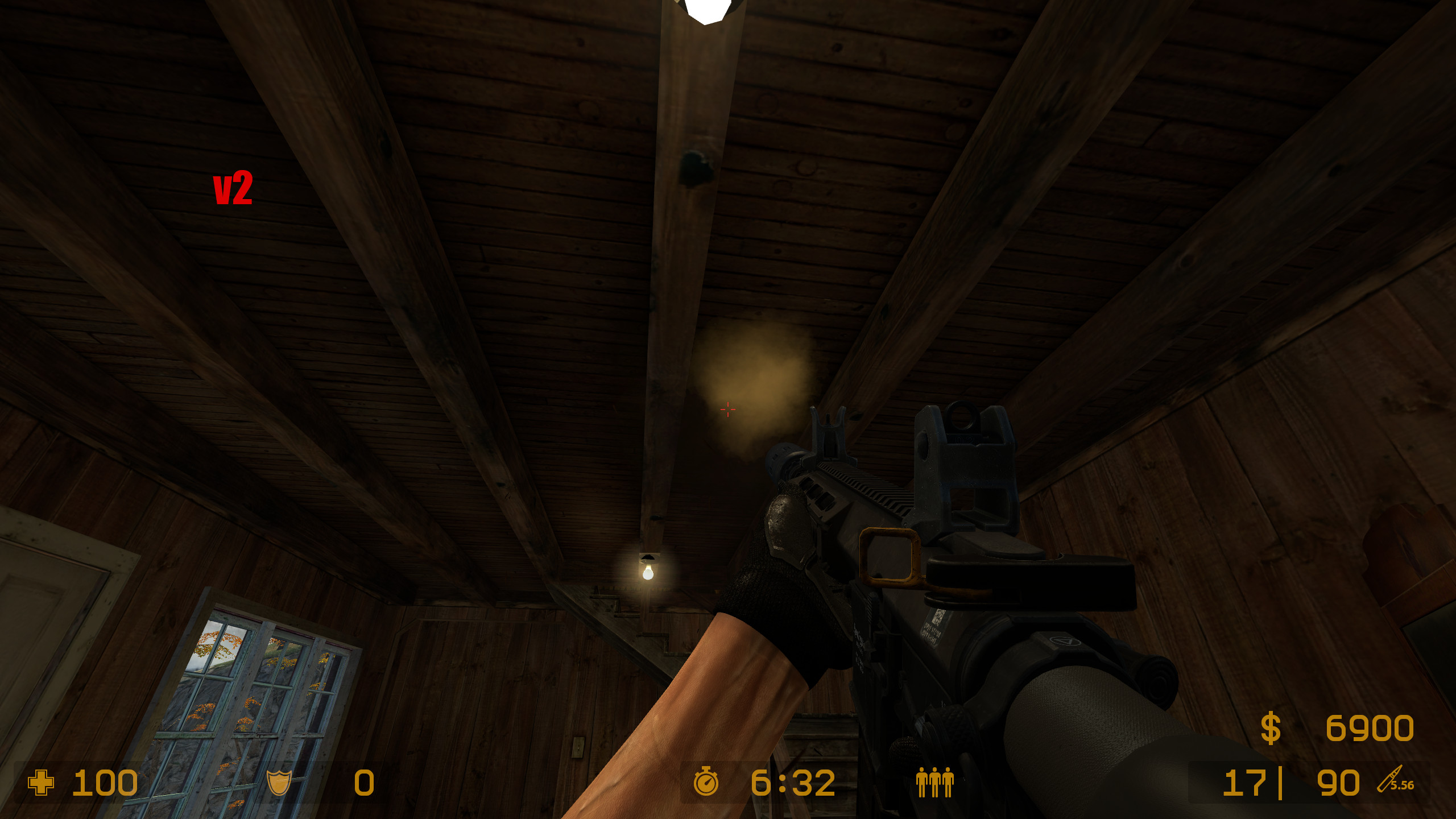This screenshot has width=1456, height=819.
Task: Click the red crosshair in screen center
Action: point(728,409)
